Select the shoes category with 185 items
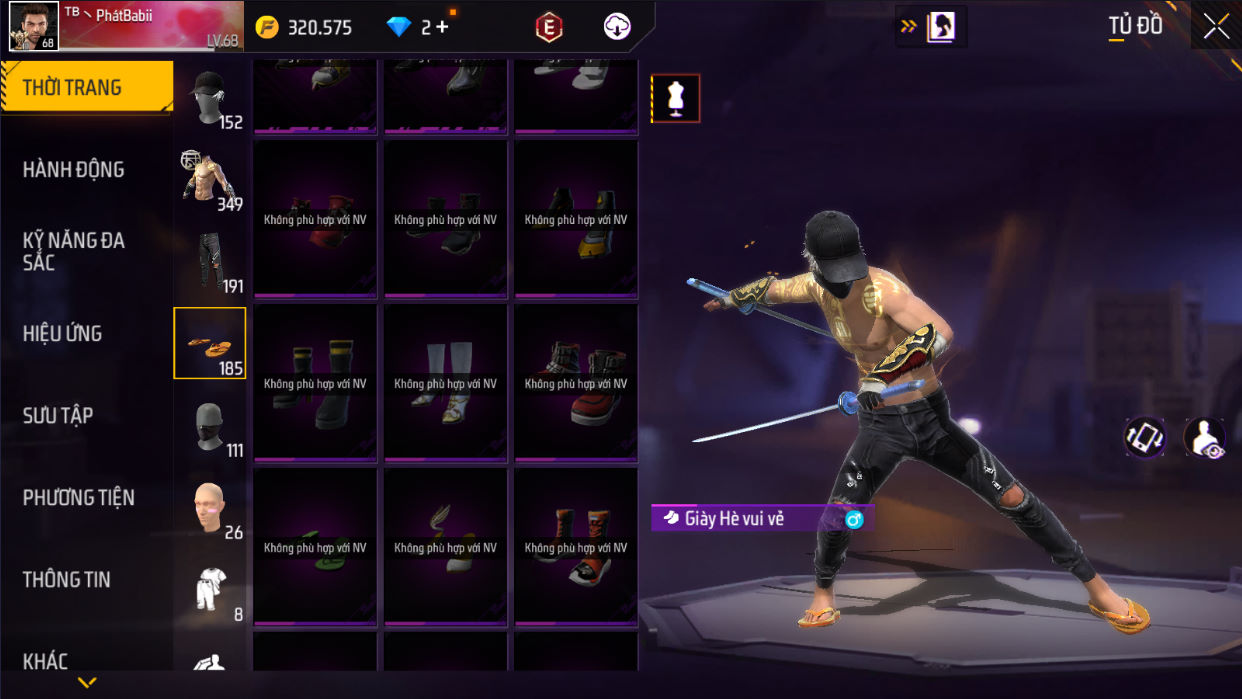 210,344
